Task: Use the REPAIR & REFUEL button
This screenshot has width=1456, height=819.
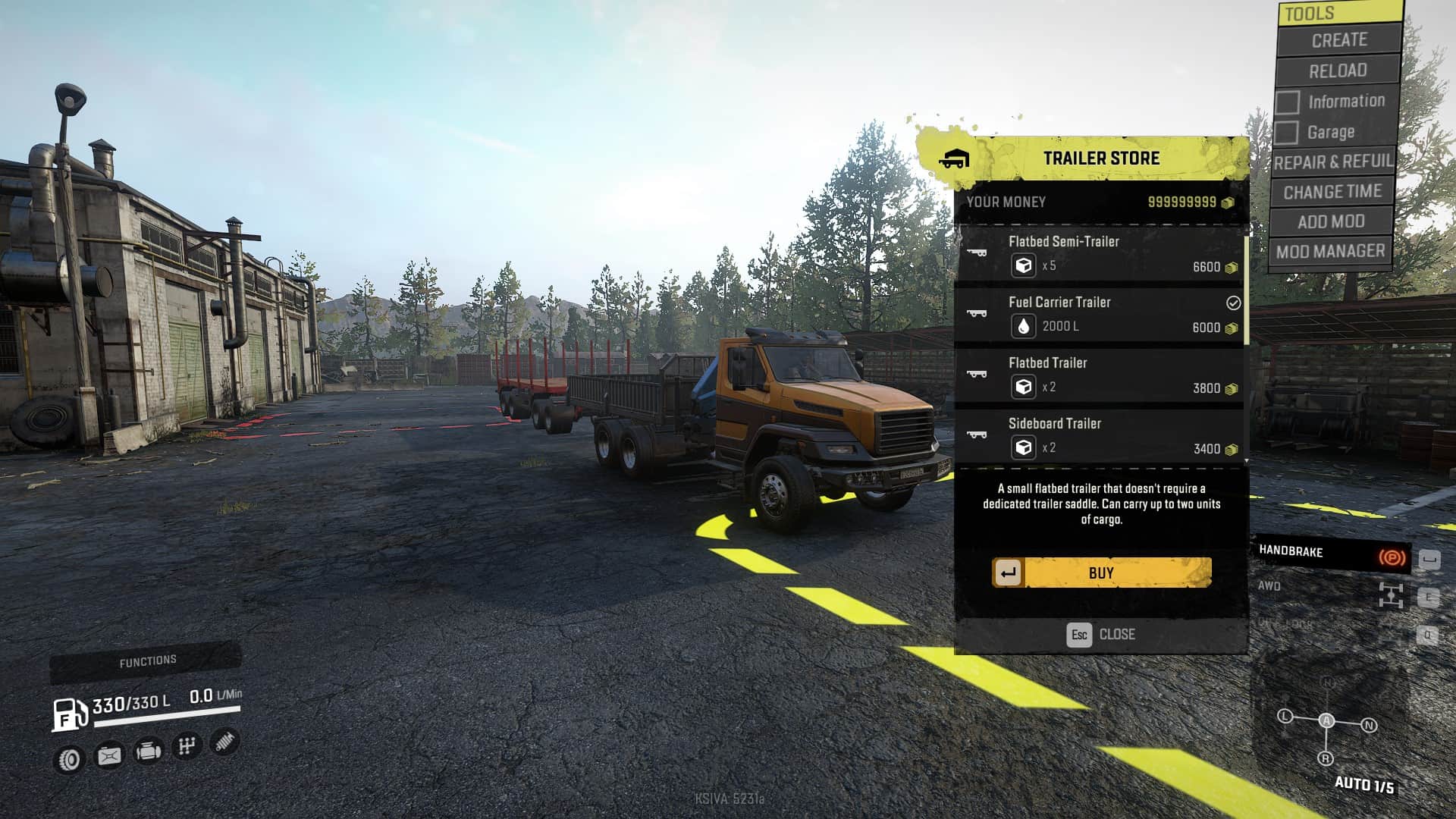Action: tap(1334, 162)
